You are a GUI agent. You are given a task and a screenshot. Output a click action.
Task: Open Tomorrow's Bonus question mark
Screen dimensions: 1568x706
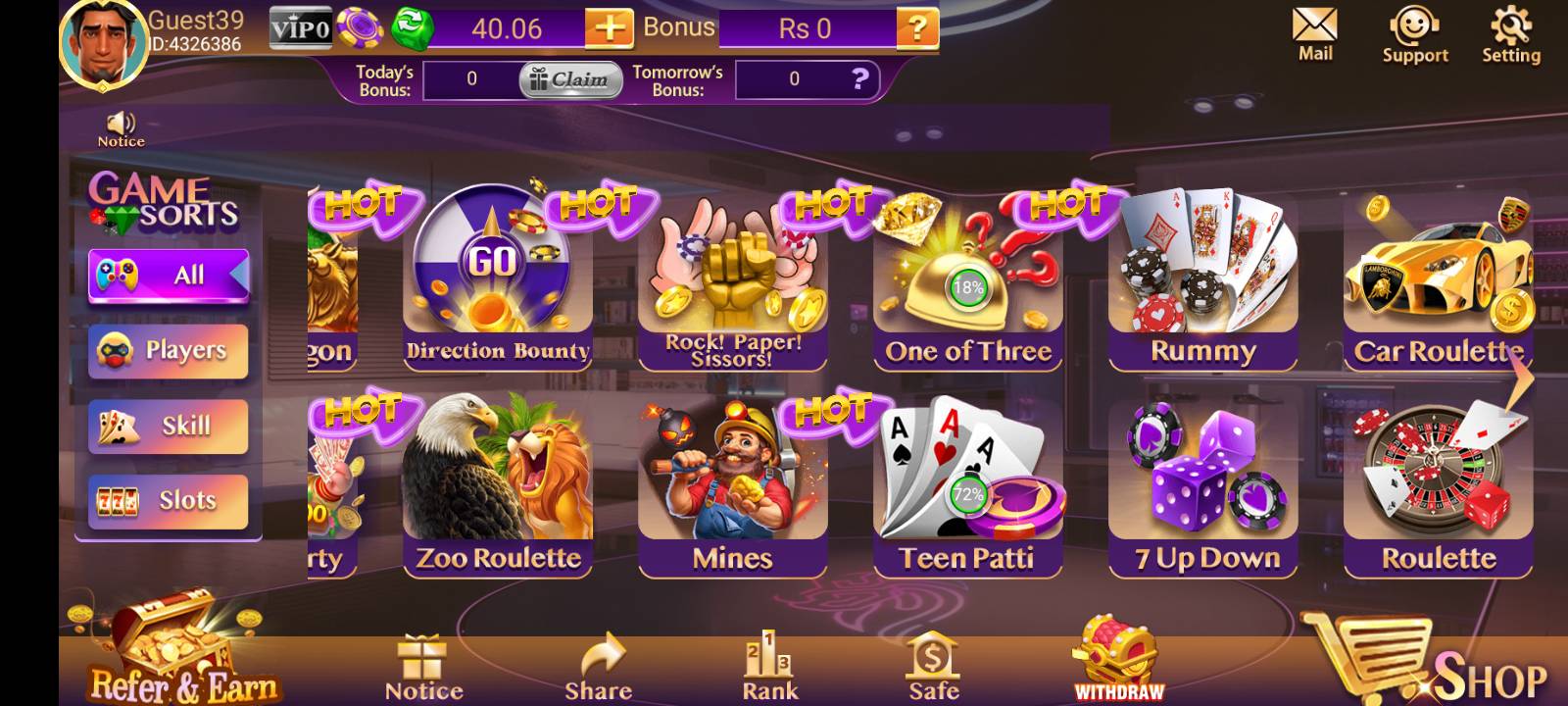coord(859,80)
